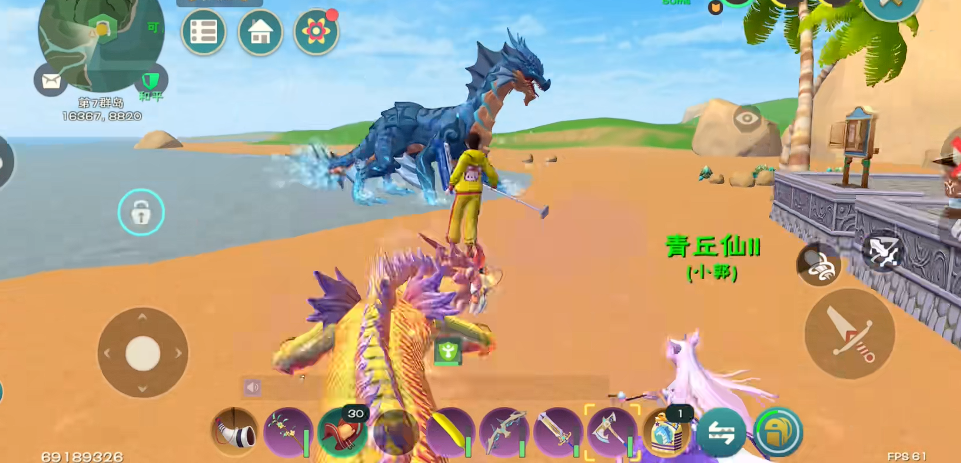Tap the green peace mode shield

coord(151,80)
